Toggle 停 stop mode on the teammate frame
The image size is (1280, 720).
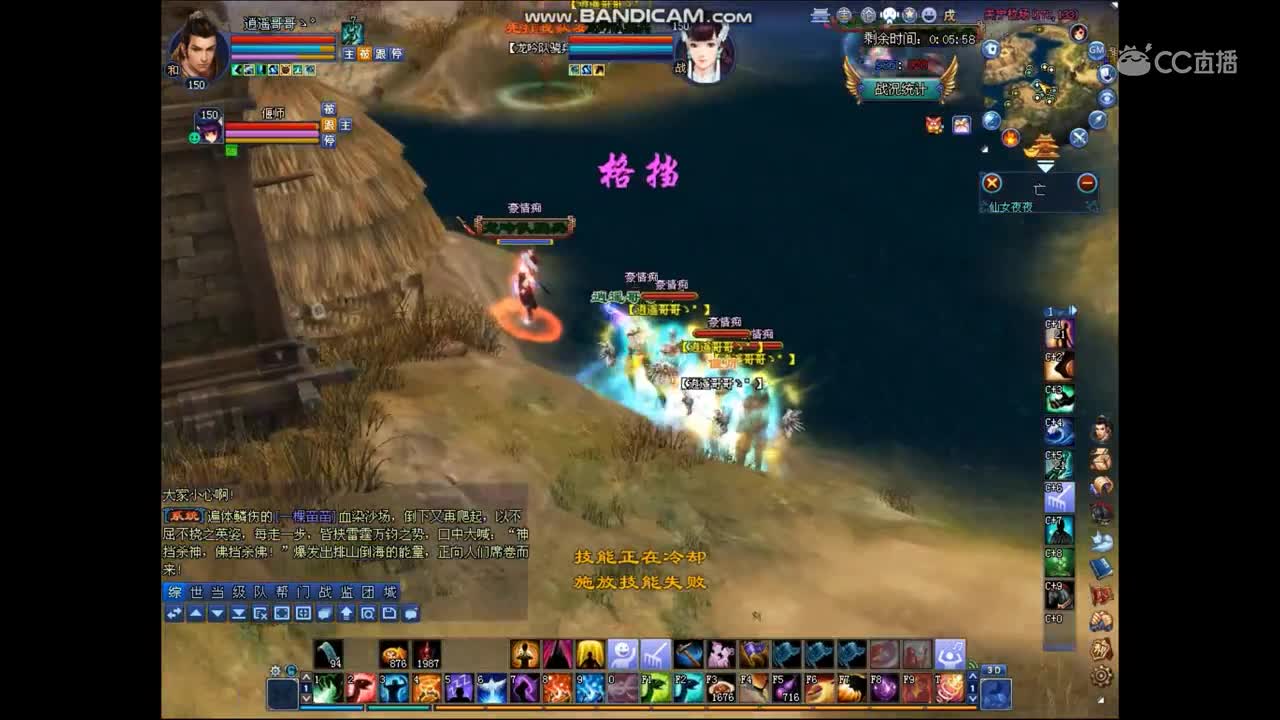coord(328,140)
